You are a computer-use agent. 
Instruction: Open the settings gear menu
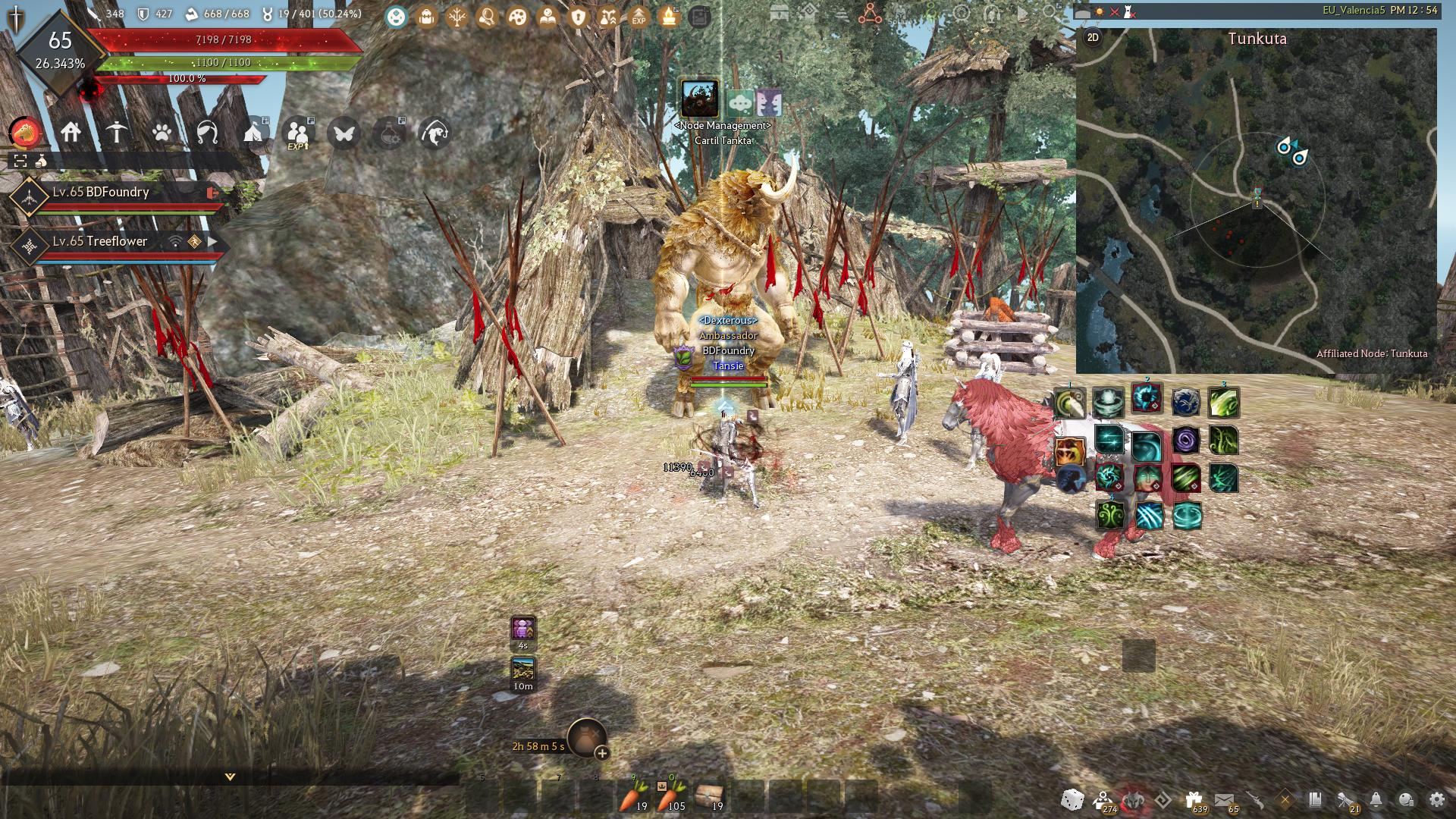point(1436,799)
